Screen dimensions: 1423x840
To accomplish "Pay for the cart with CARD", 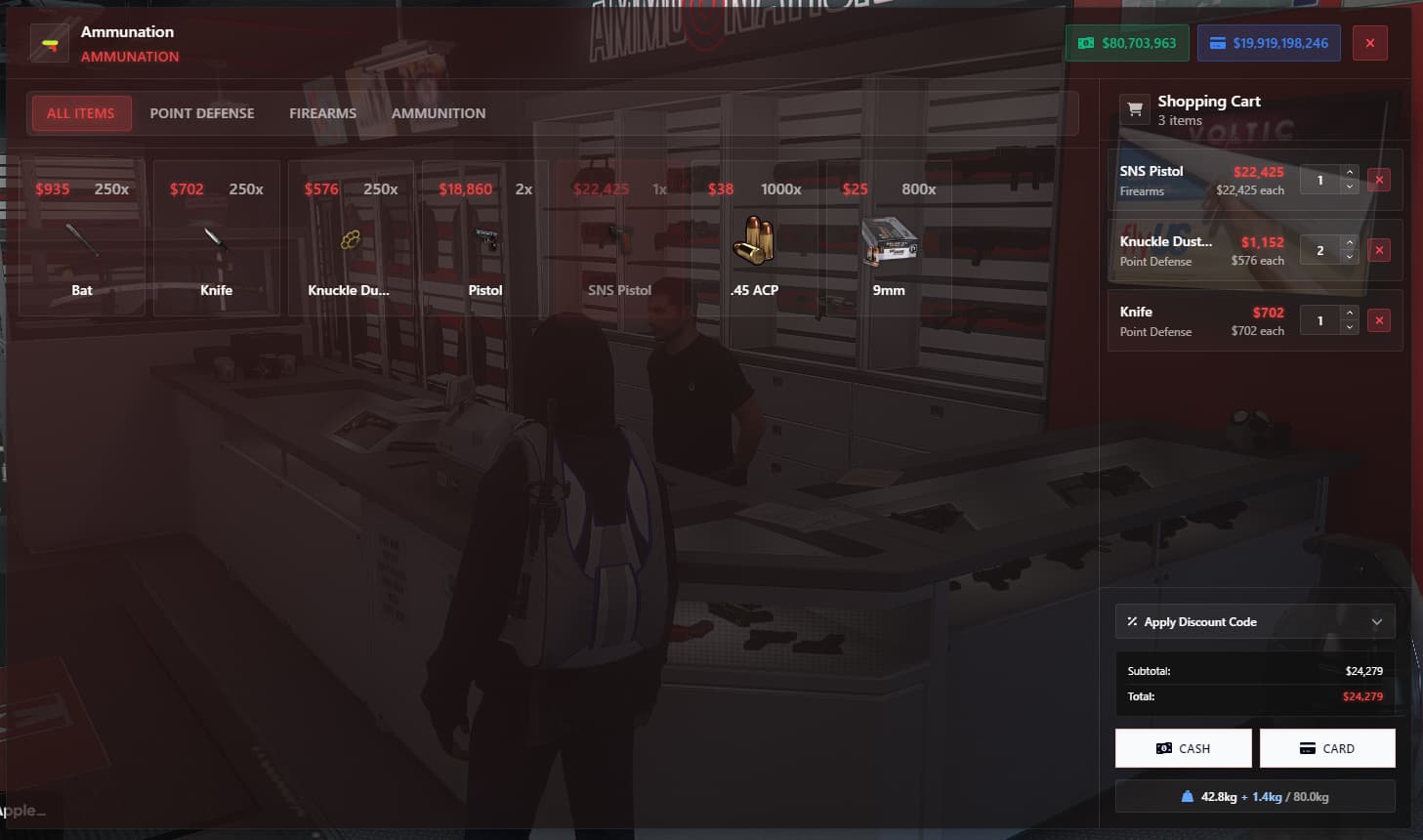I will pos(1327,747).
